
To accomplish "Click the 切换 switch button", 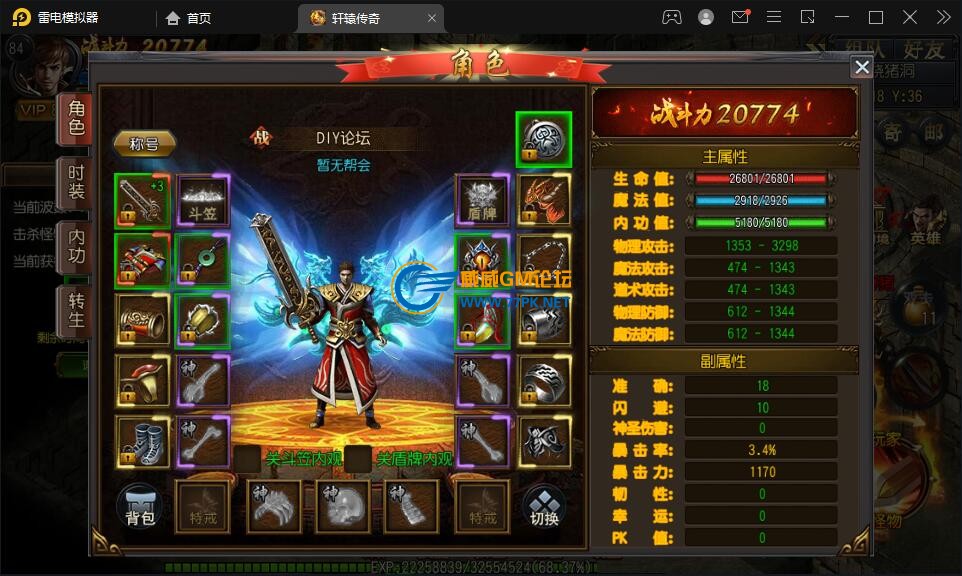I will pyautogui.click(x=544, y=506).
